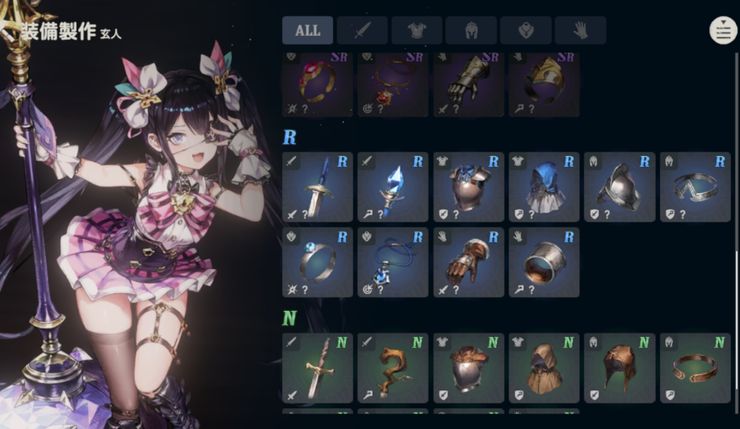Choose the N-rank wooden crooked staff
Screen dimensions: 740x429
393,368
